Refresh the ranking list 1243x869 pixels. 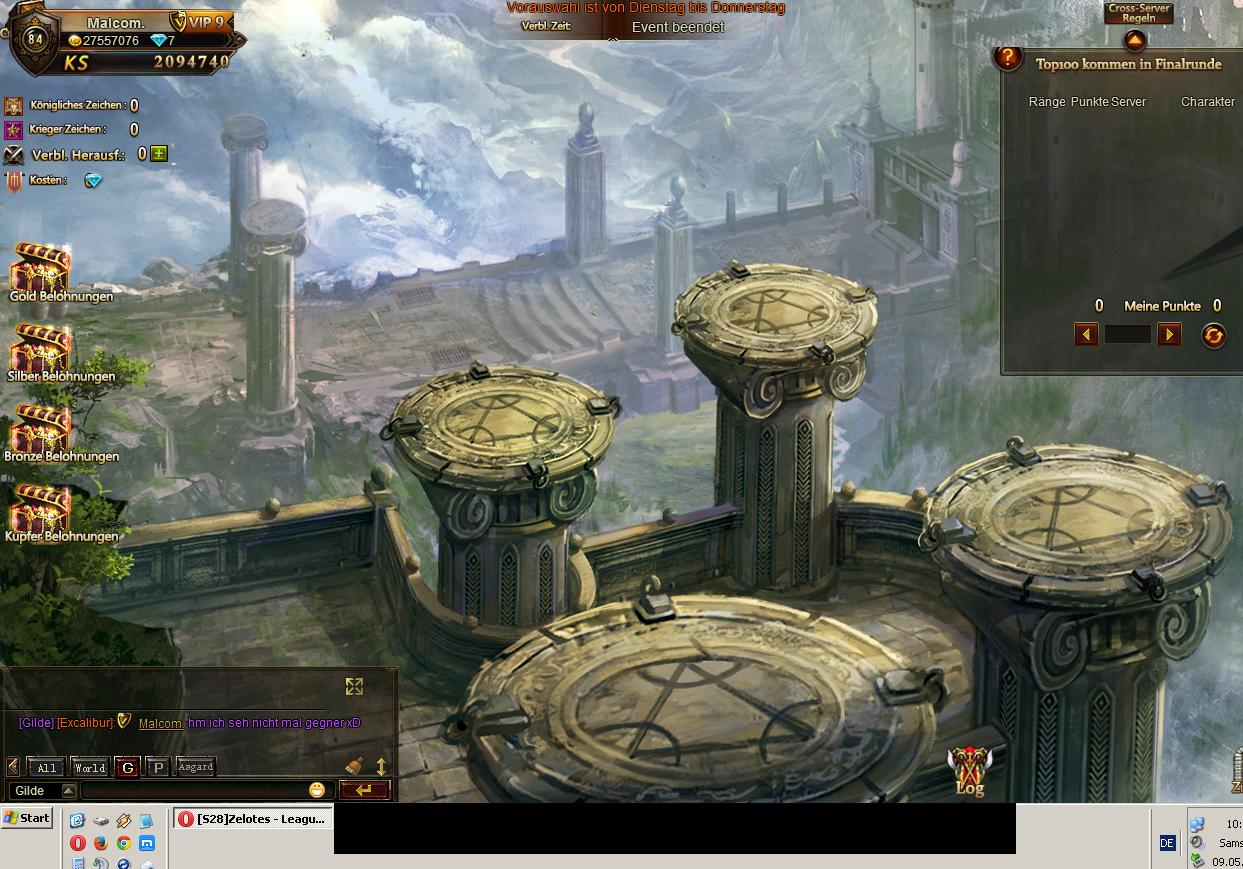(1213, 335)
